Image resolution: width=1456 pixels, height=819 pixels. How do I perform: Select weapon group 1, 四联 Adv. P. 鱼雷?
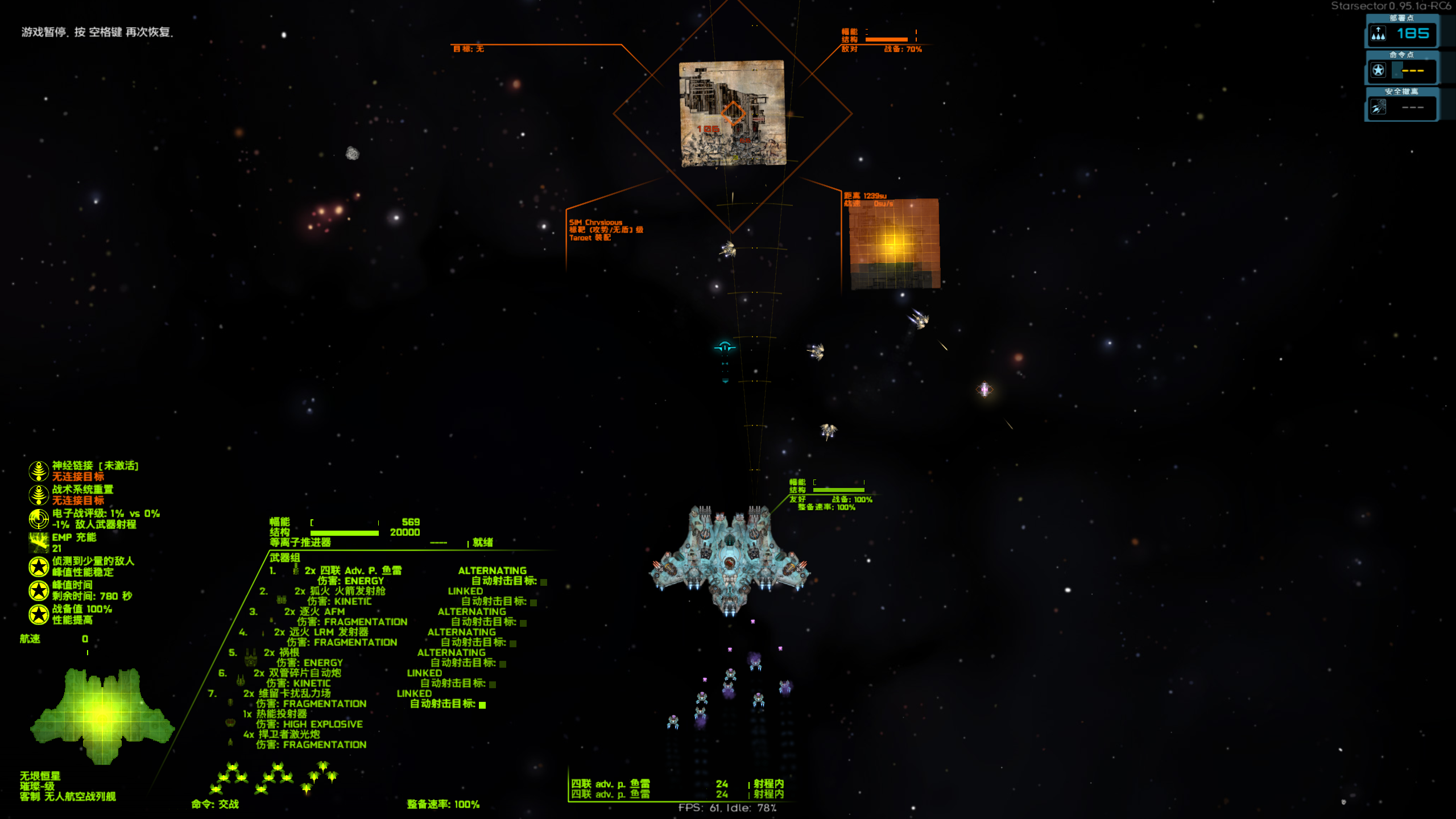coord(353,570)
